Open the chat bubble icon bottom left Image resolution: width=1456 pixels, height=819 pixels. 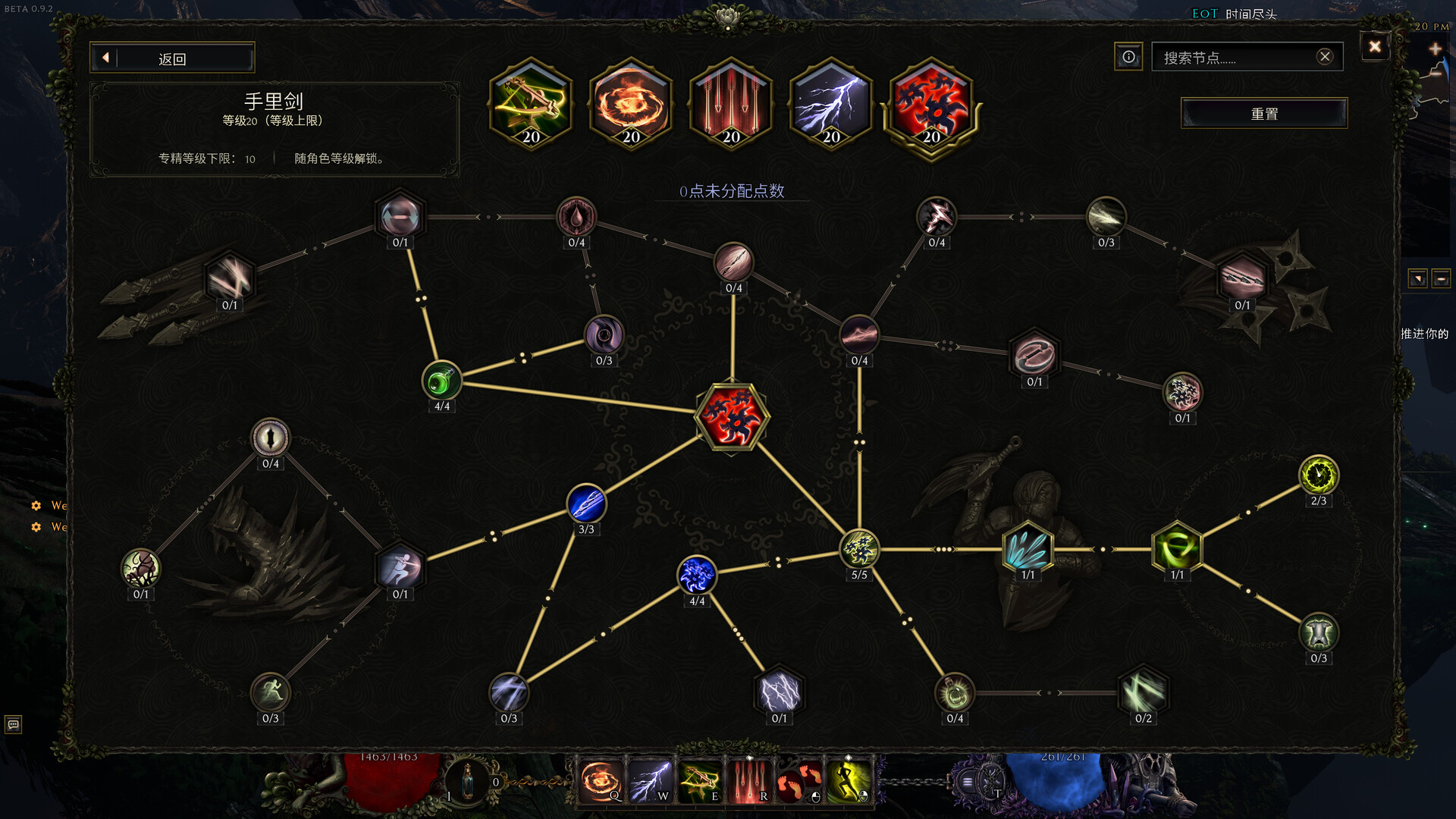[15, 726]
